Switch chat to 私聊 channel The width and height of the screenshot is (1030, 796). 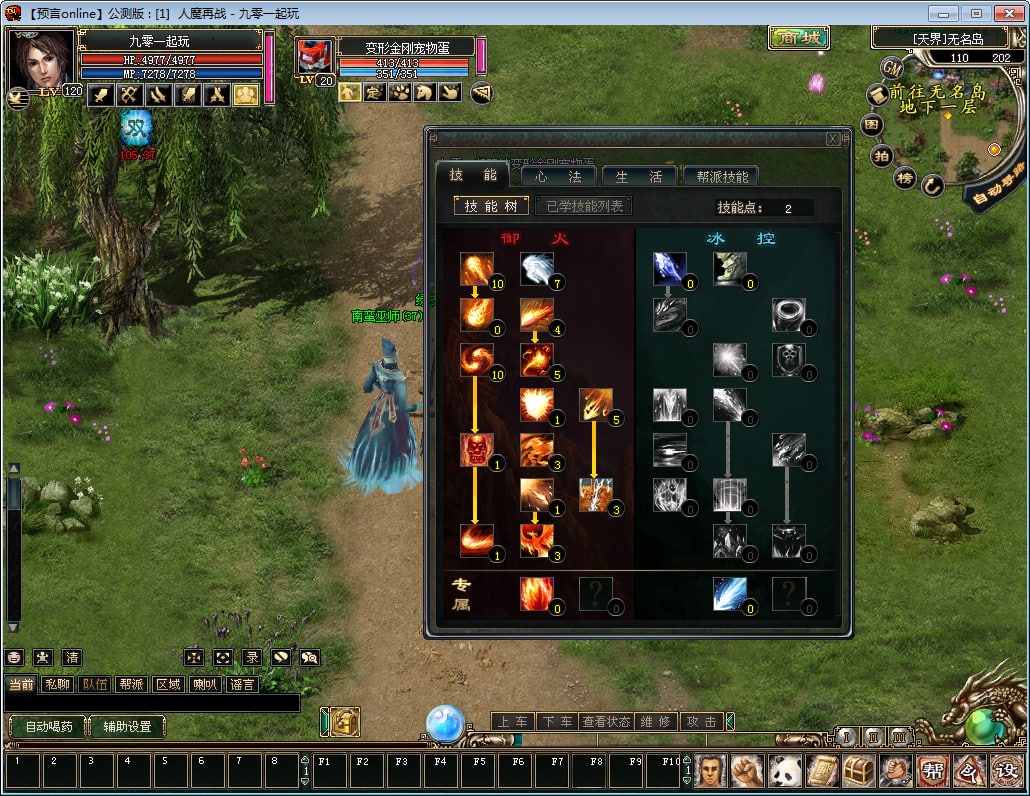pyautogui.click(x=56, y=685)
